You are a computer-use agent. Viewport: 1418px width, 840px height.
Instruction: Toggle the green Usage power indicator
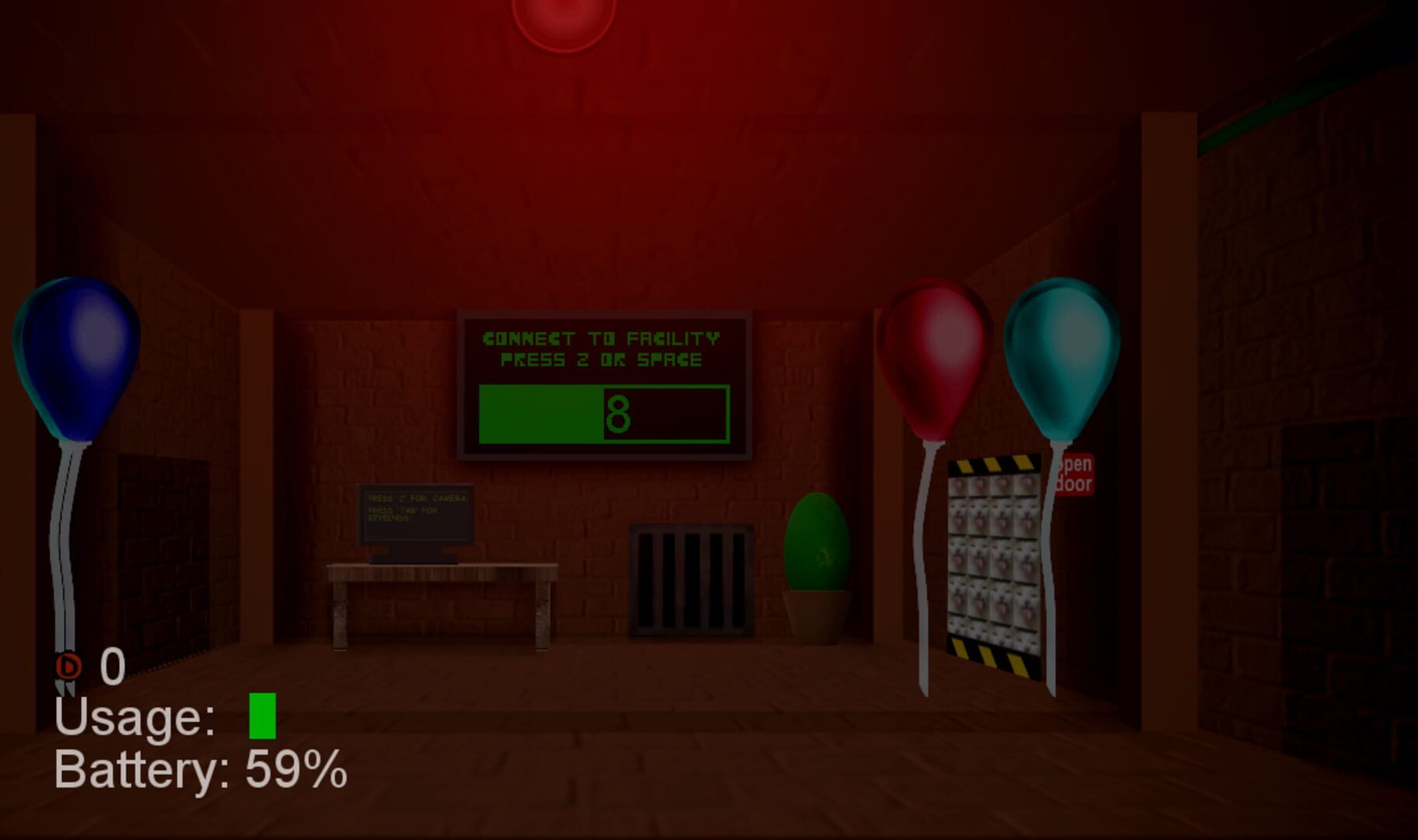pyautogui.click(x=261, y=714)
